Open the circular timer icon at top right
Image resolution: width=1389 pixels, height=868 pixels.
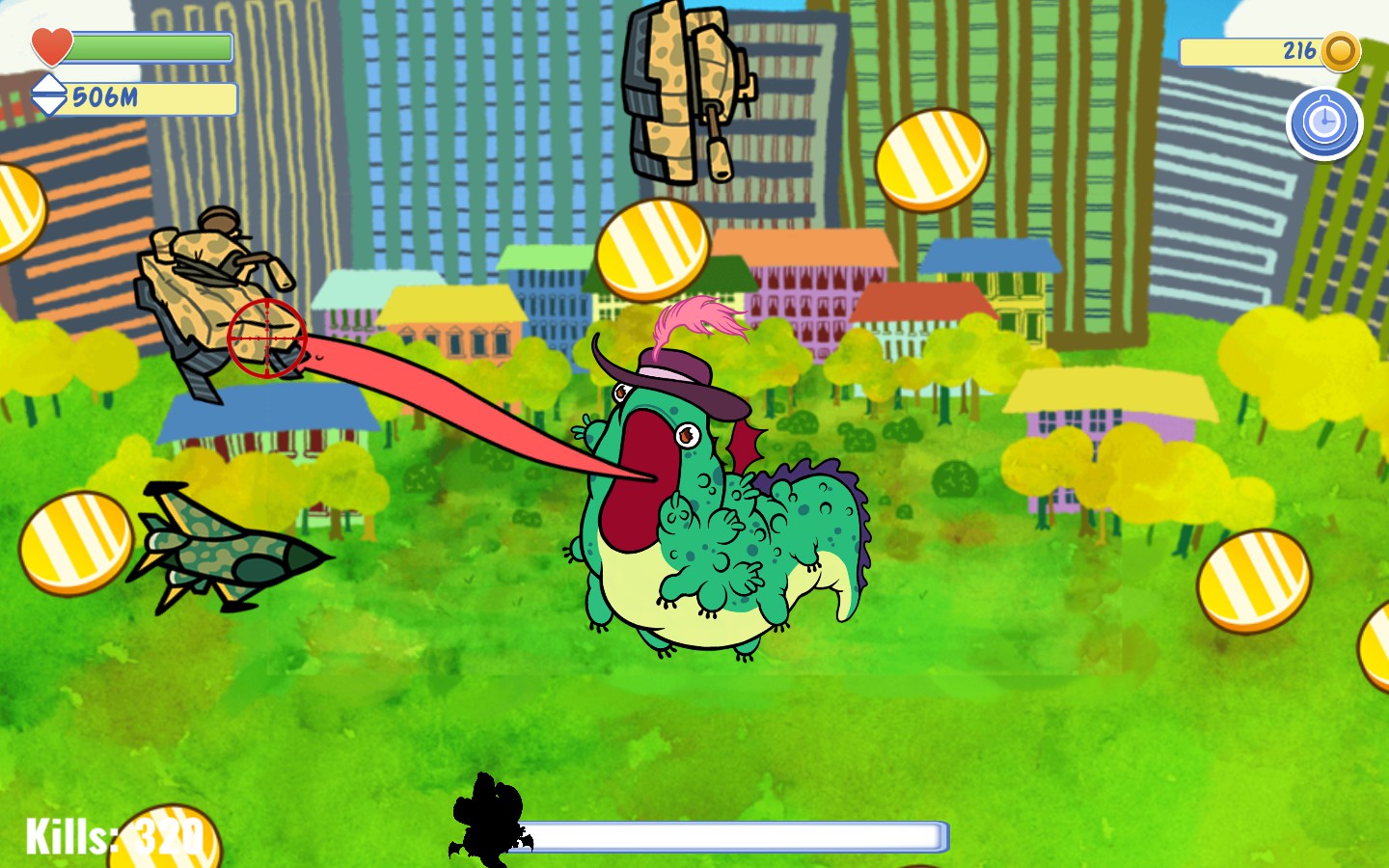(x=1325, y=122)
